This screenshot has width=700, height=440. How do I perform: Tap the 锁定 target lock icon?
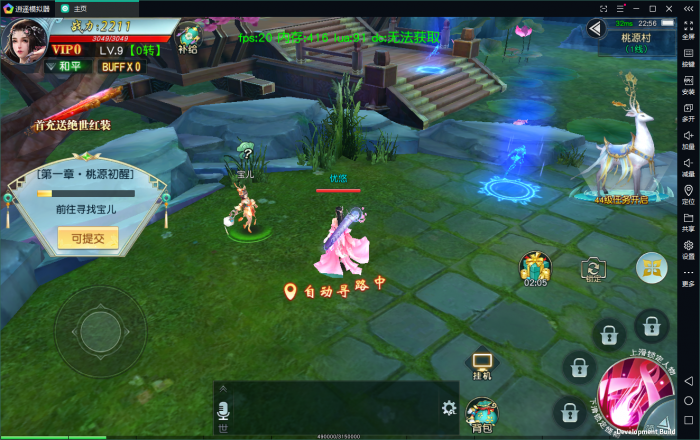tap(594, 268)
